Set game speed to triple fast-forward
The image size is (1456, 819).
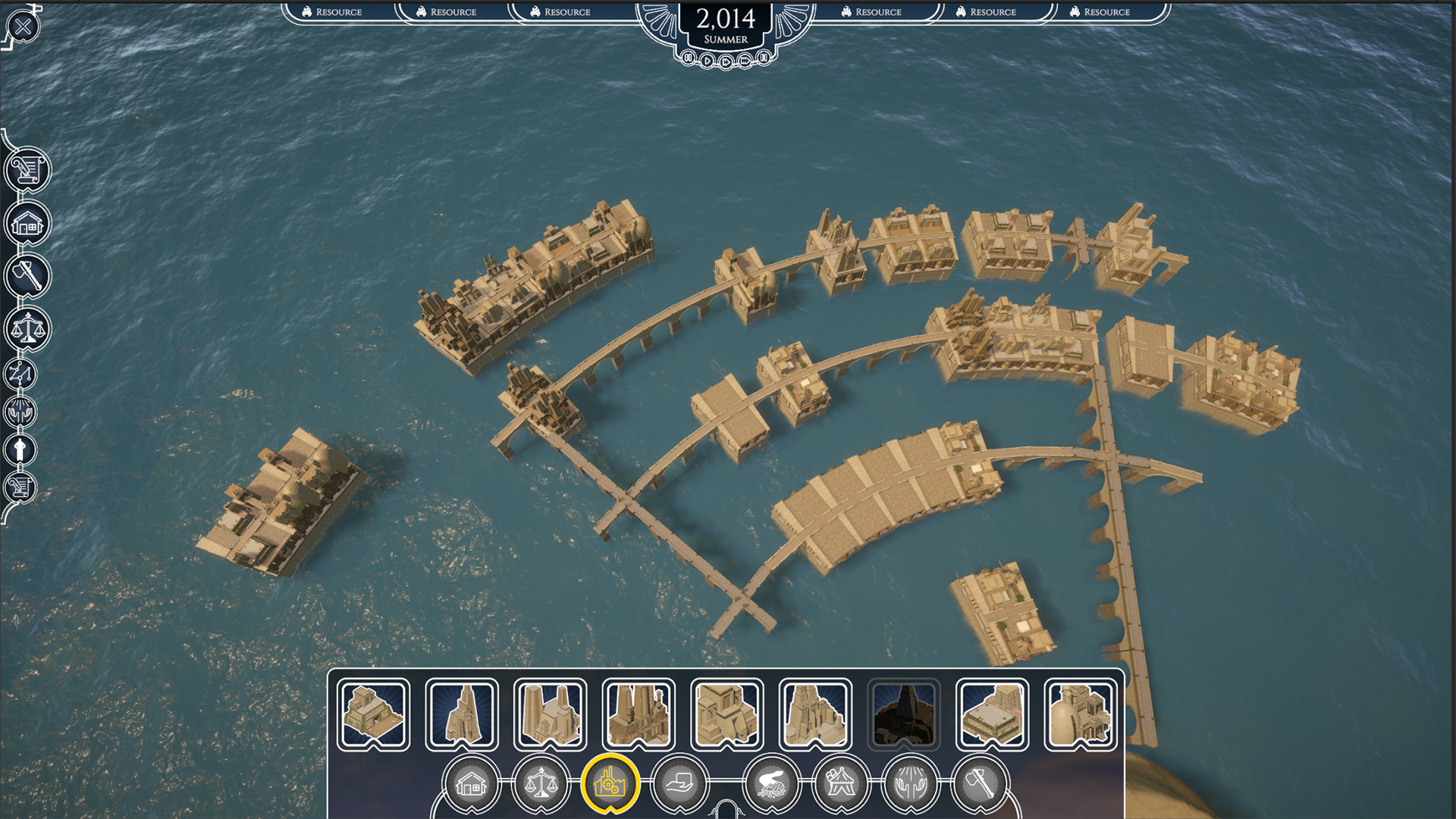[745, 61]
